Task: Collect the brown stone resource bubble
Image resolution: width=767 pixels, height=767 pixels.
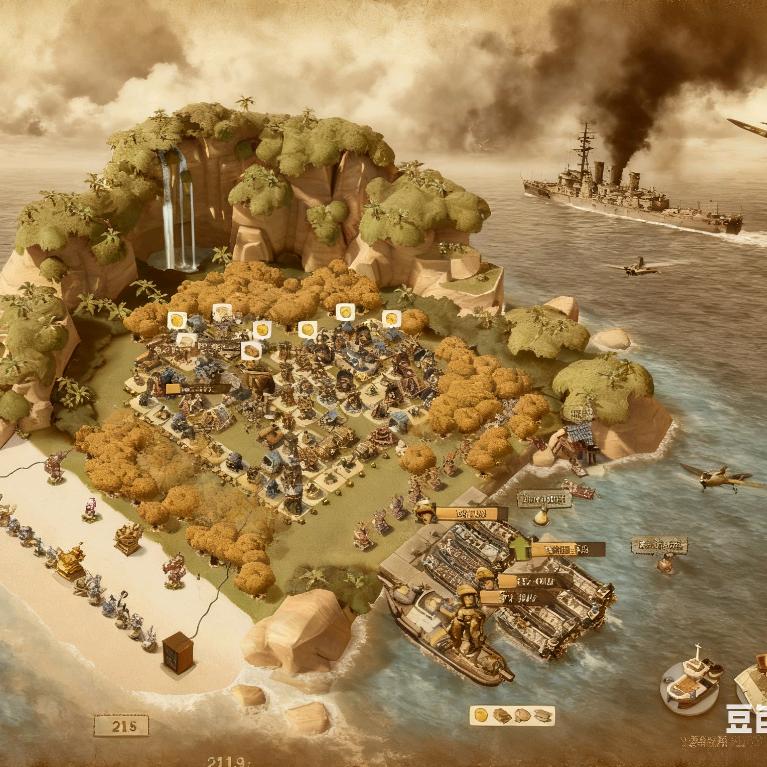Action: pyautogui.click(x=252, y=351)
